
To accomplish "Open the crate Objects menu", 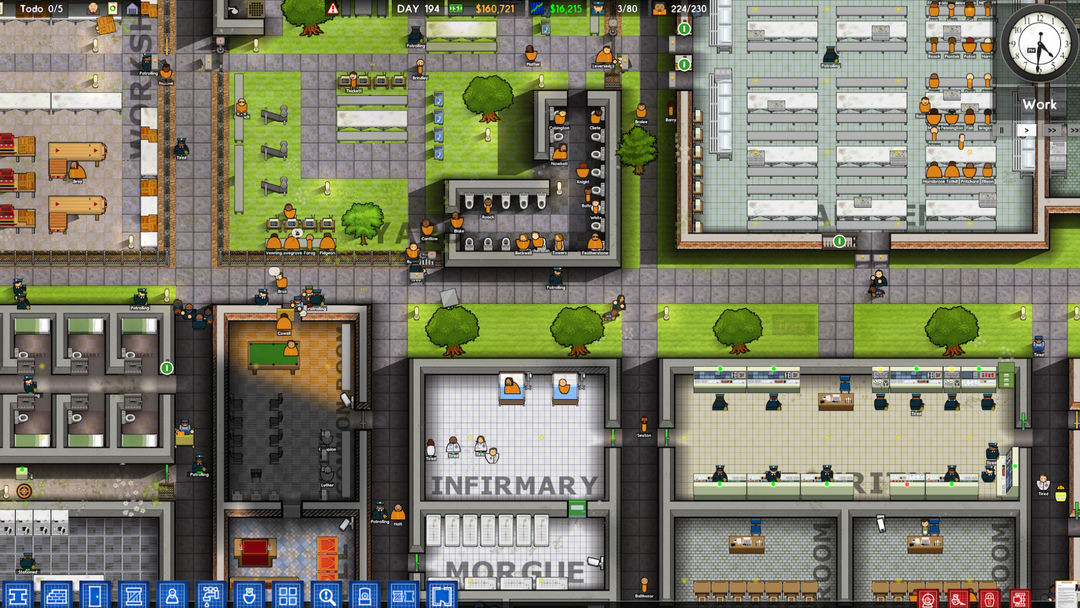I will coord(133,595).
